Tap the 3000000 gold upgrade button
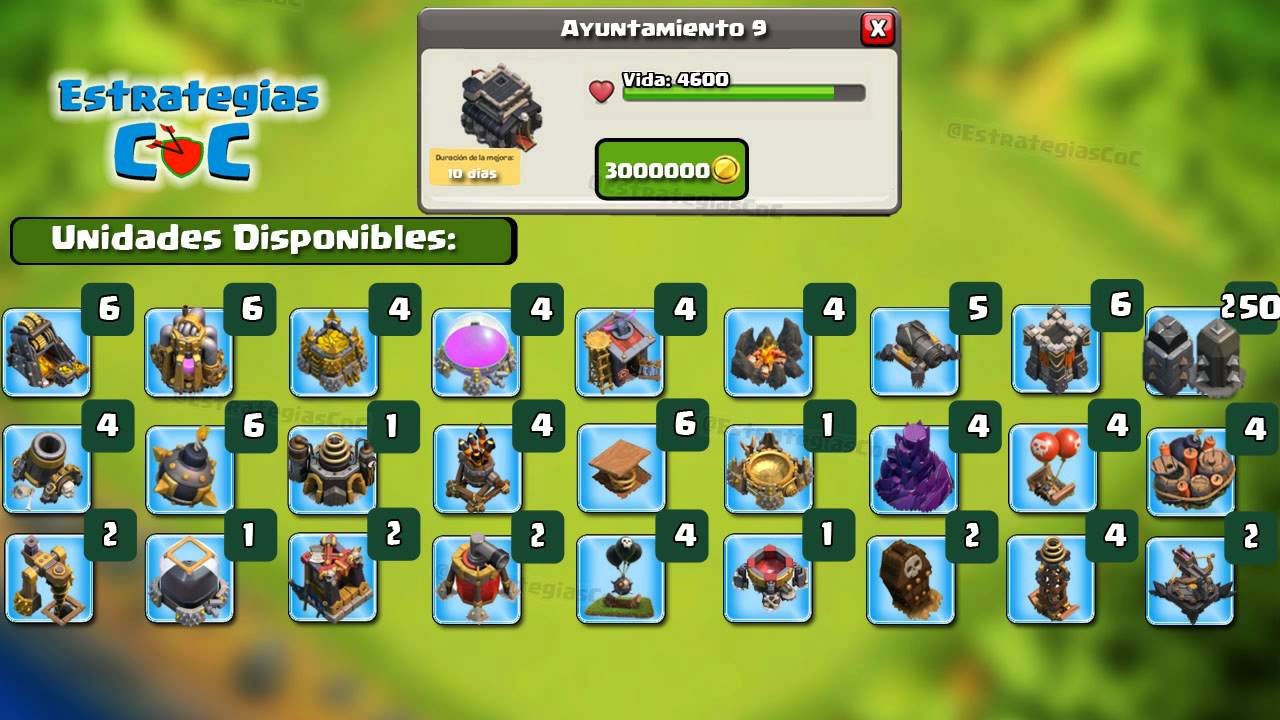This screenshot has width=1280, height=720. coord(671,169)
